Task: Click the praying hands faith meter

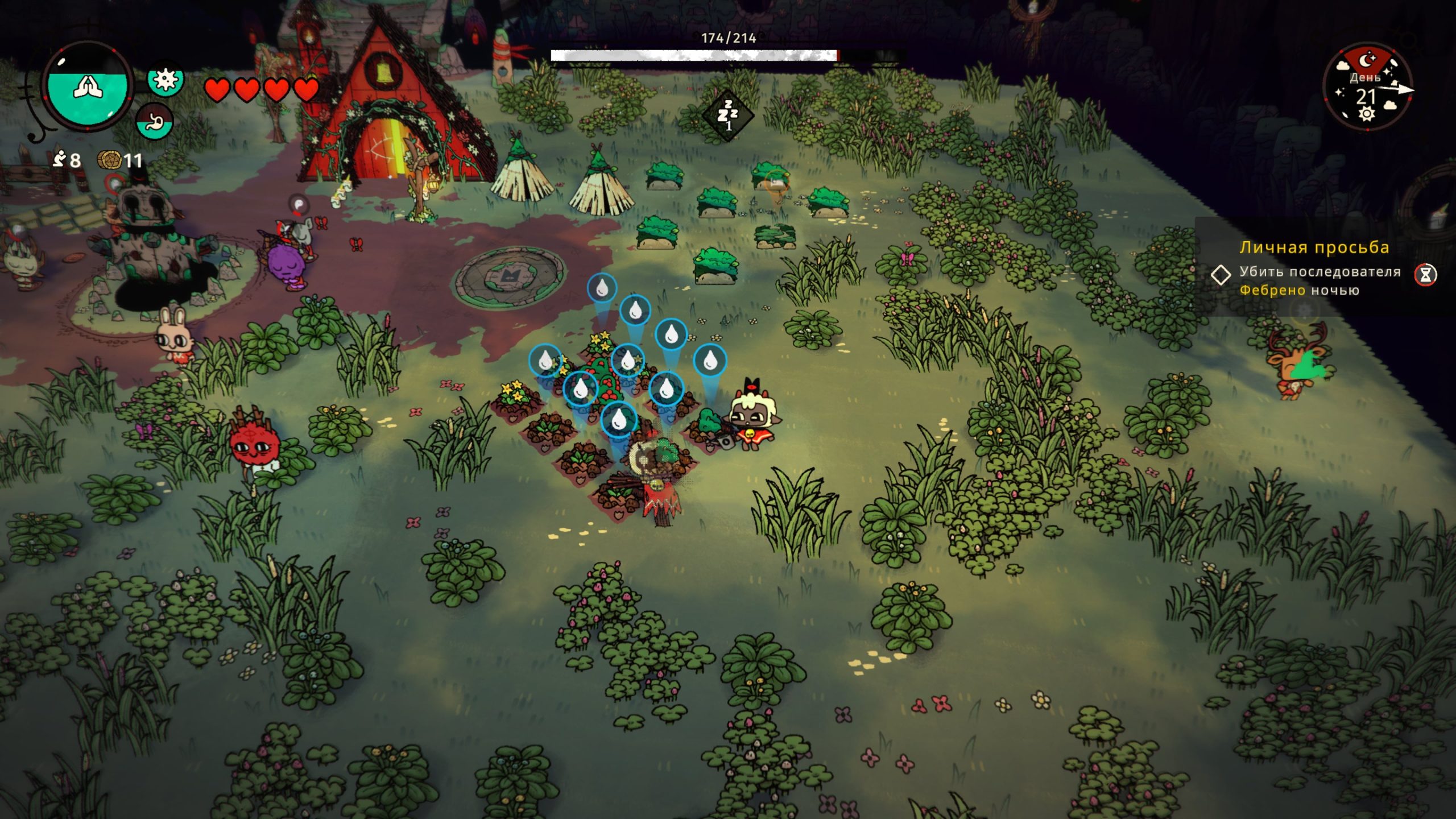Action: tap(87, 86)
